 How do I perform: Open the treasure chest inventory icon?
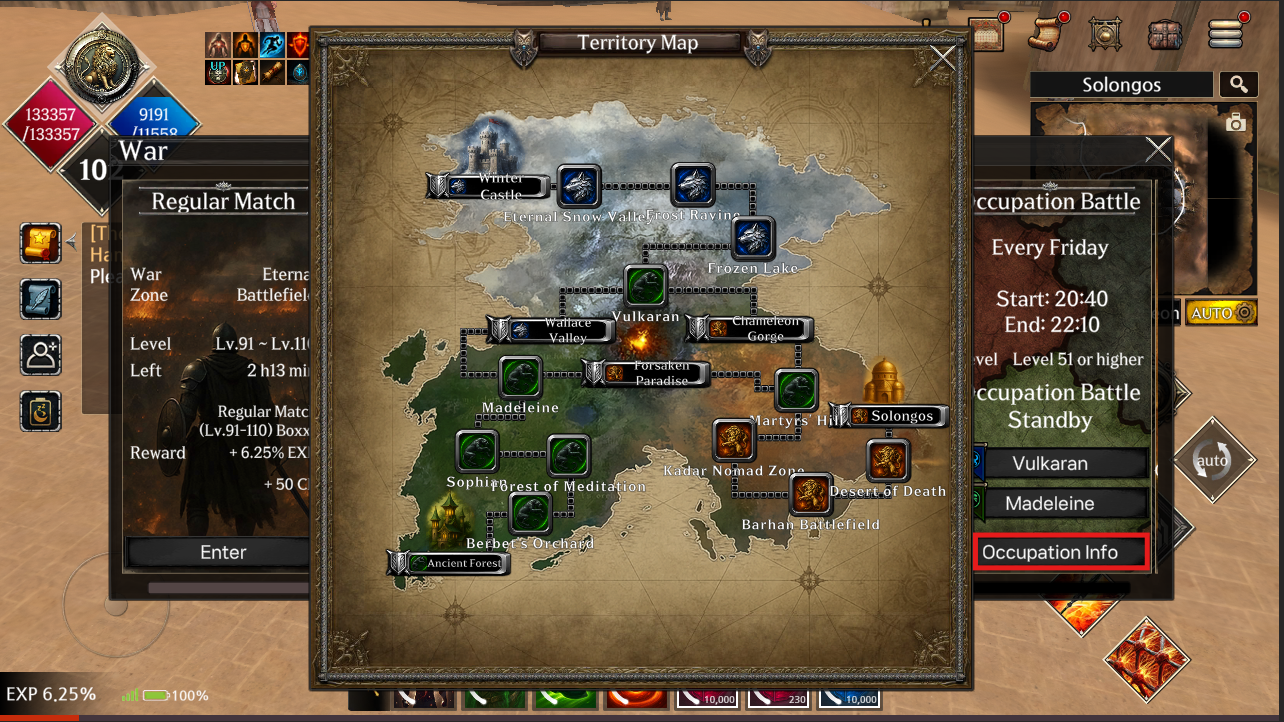point(1165,34)
